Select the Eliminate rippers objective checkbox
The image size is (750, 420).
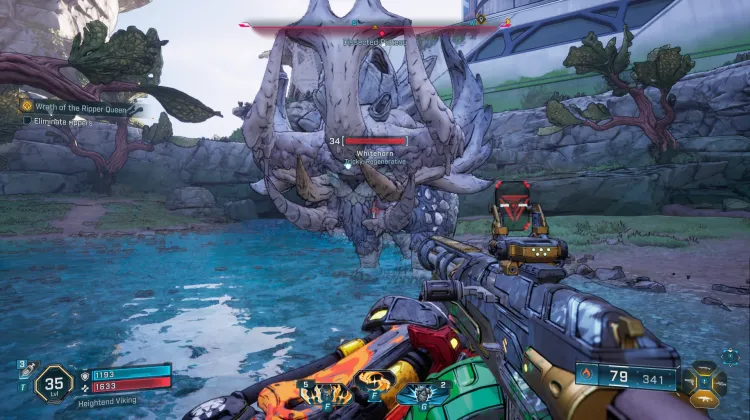pyautogui.click(x=28, y=120)
